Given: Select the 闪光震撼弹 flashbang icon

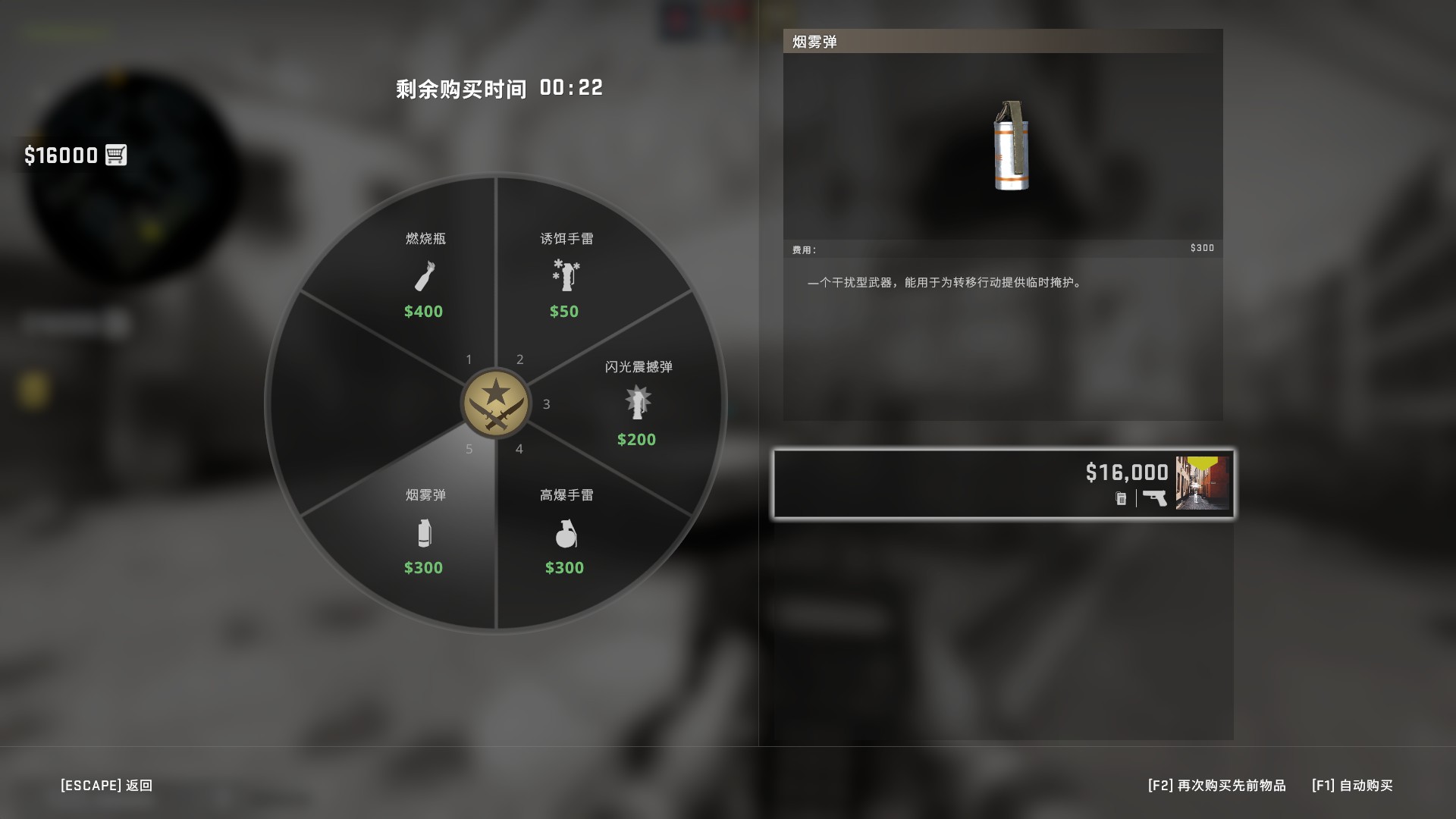Looking at the screenshot, I should click(636, 403).
